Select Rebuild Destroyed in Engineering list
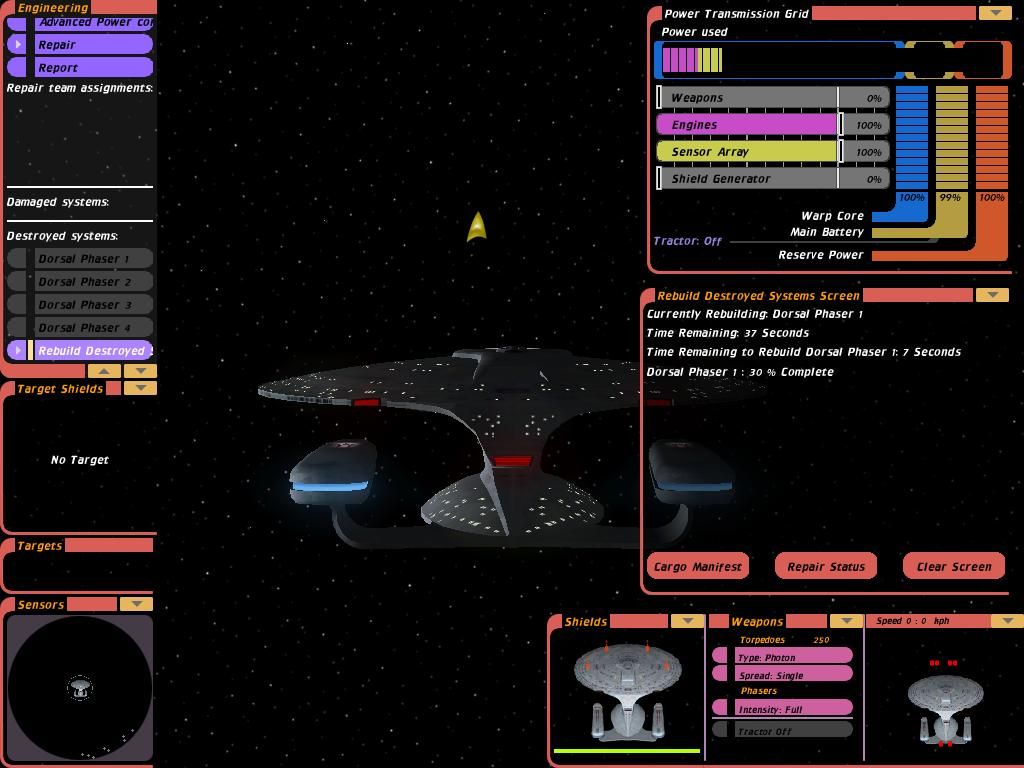 coord(90,351)
